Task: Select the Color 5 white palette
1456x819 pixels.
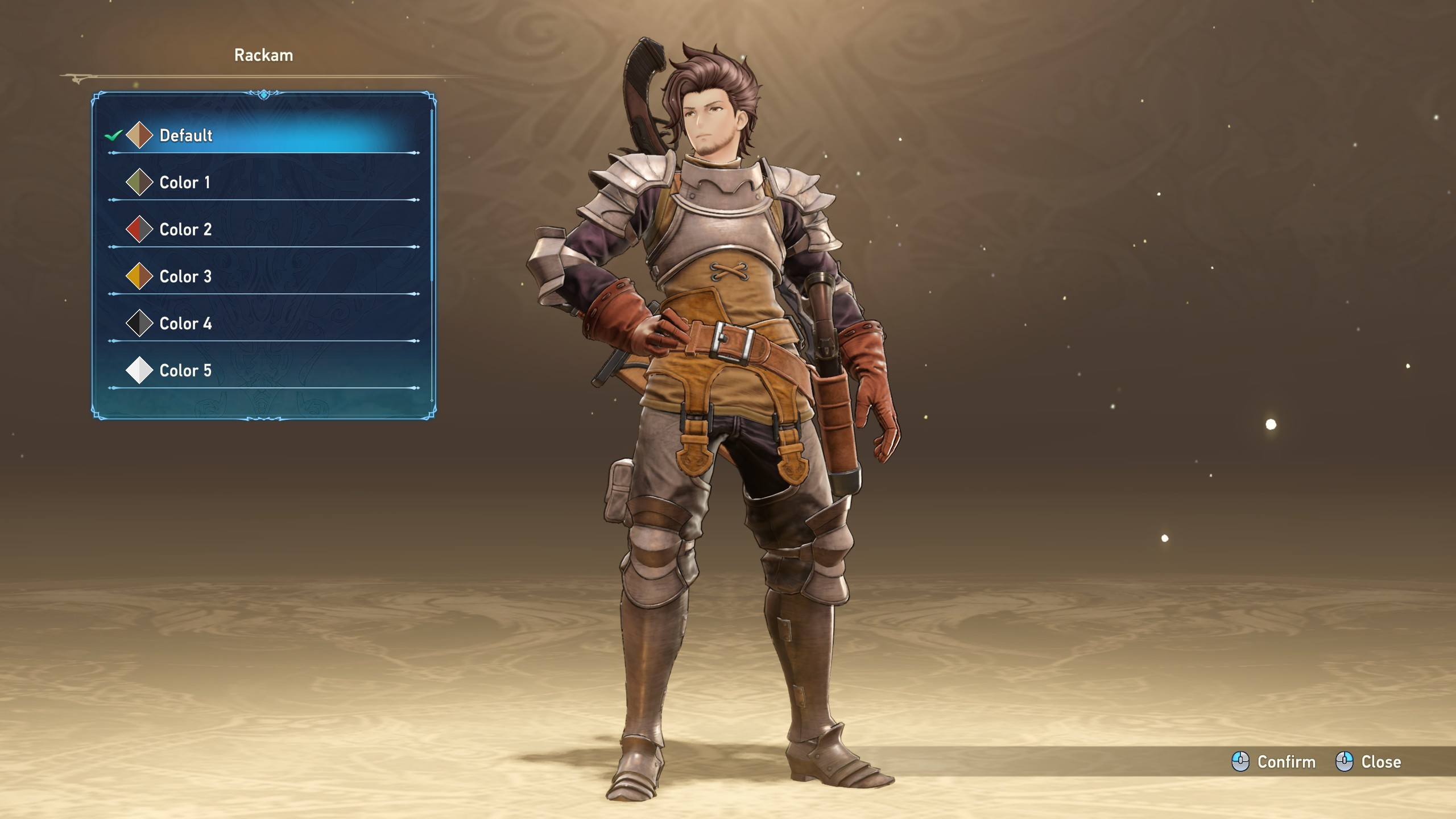Action: coord(185,371)
